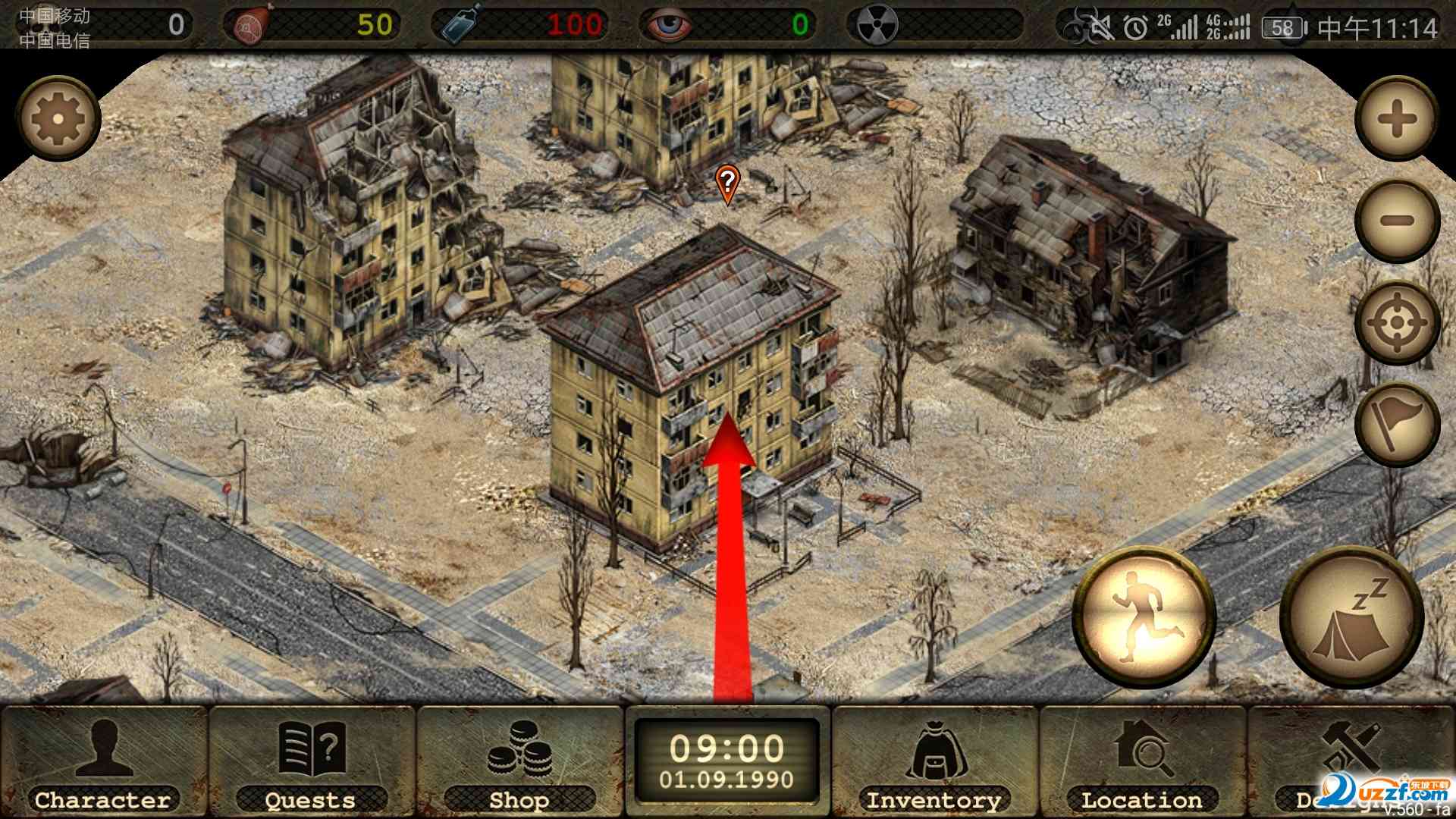Zoom out with the minus button
Image resolution: width=1456 pixels, height=819 pixels.
(1397, 221)
